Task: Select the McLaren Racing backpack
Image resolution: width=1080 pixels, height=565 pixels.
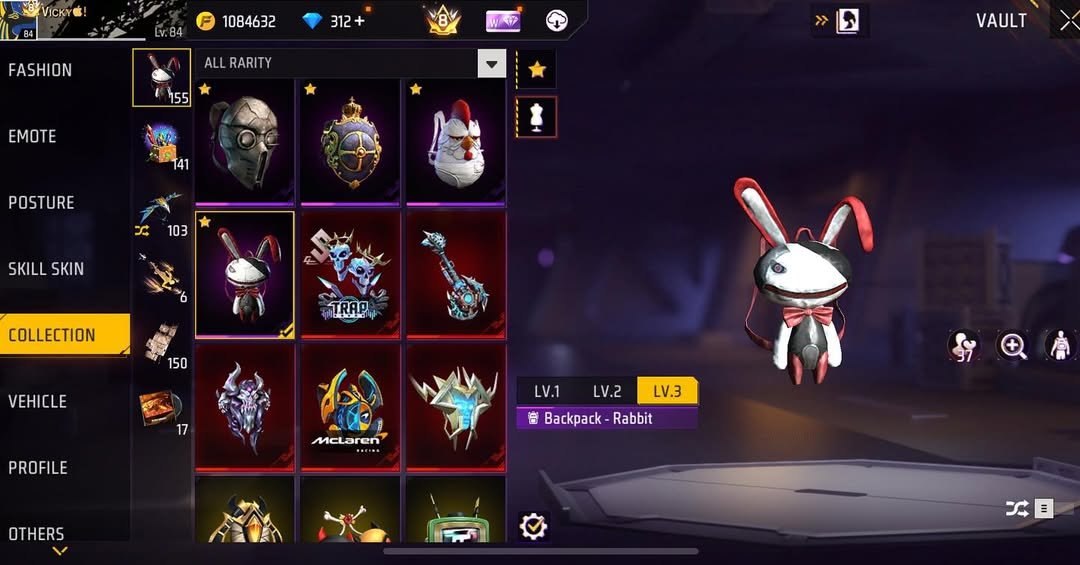Action: coord(350,406)
